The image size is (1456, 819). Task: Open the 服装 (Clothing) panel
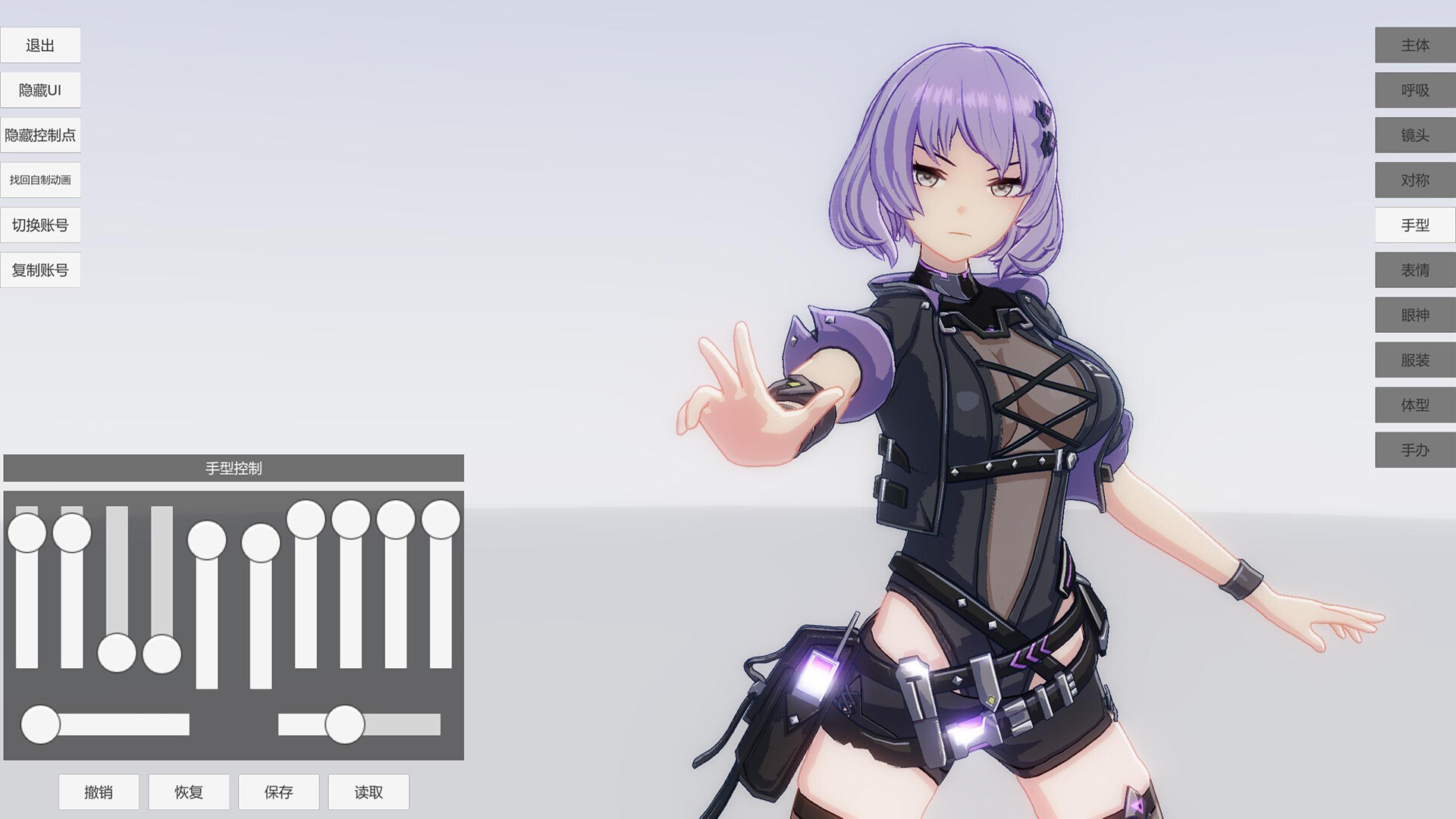[1414, 359]
